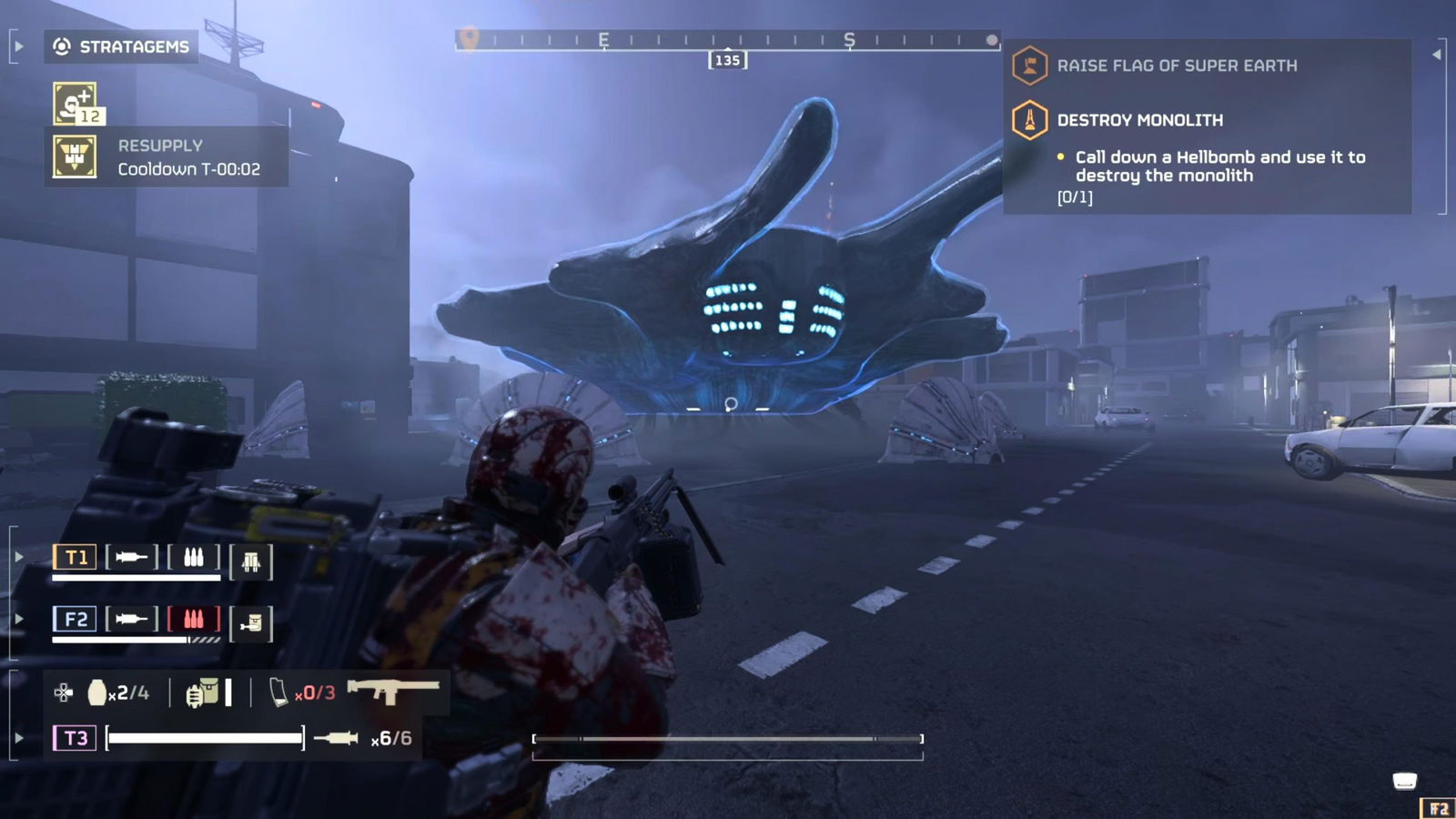The image size is (1456, 819).
Task: Click the Raise Flag of Super Earth icon
Action: (x=1031, y=65)
